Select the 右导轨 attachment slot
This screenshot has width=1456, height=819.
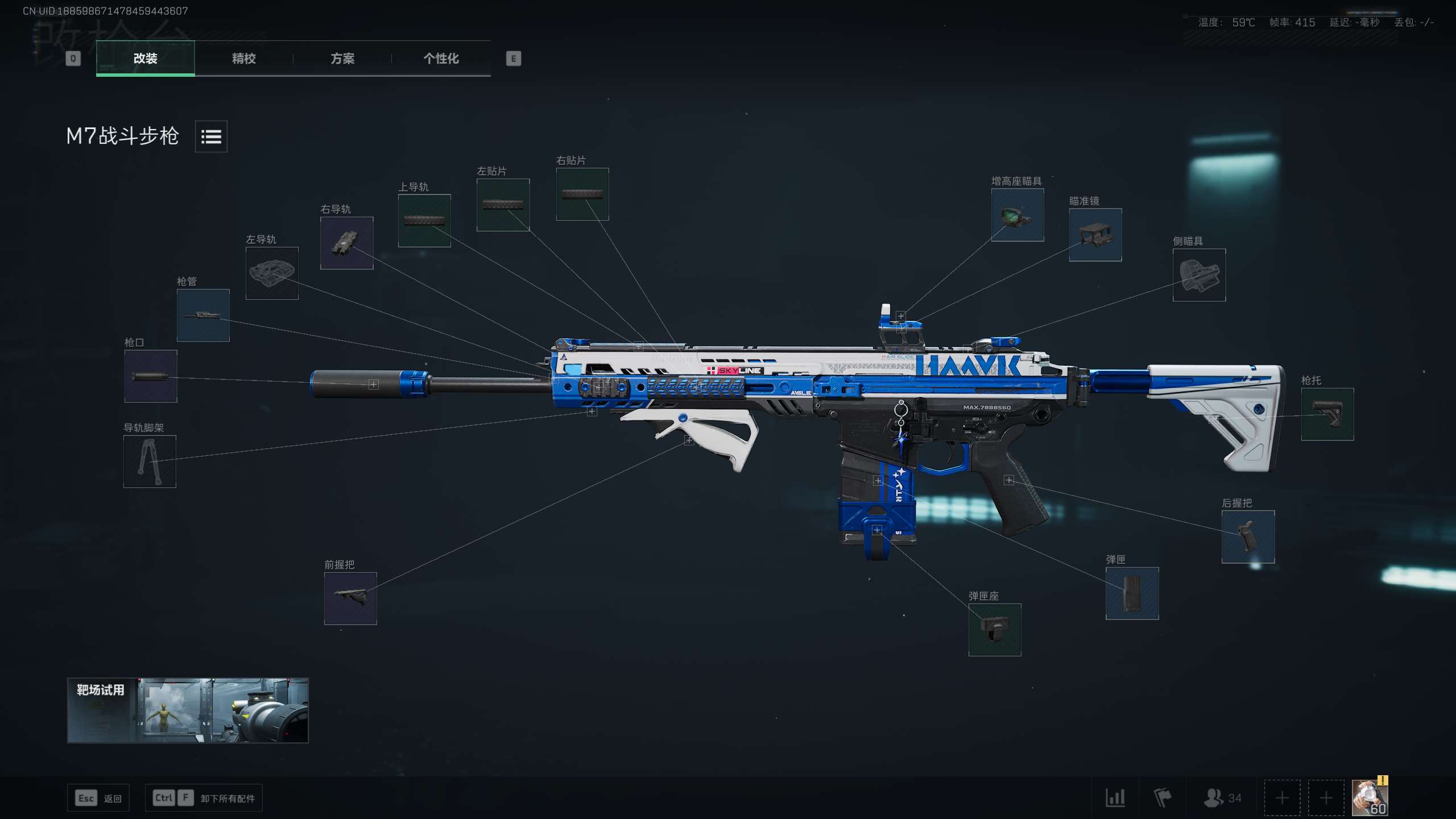[x=346, y=243]
